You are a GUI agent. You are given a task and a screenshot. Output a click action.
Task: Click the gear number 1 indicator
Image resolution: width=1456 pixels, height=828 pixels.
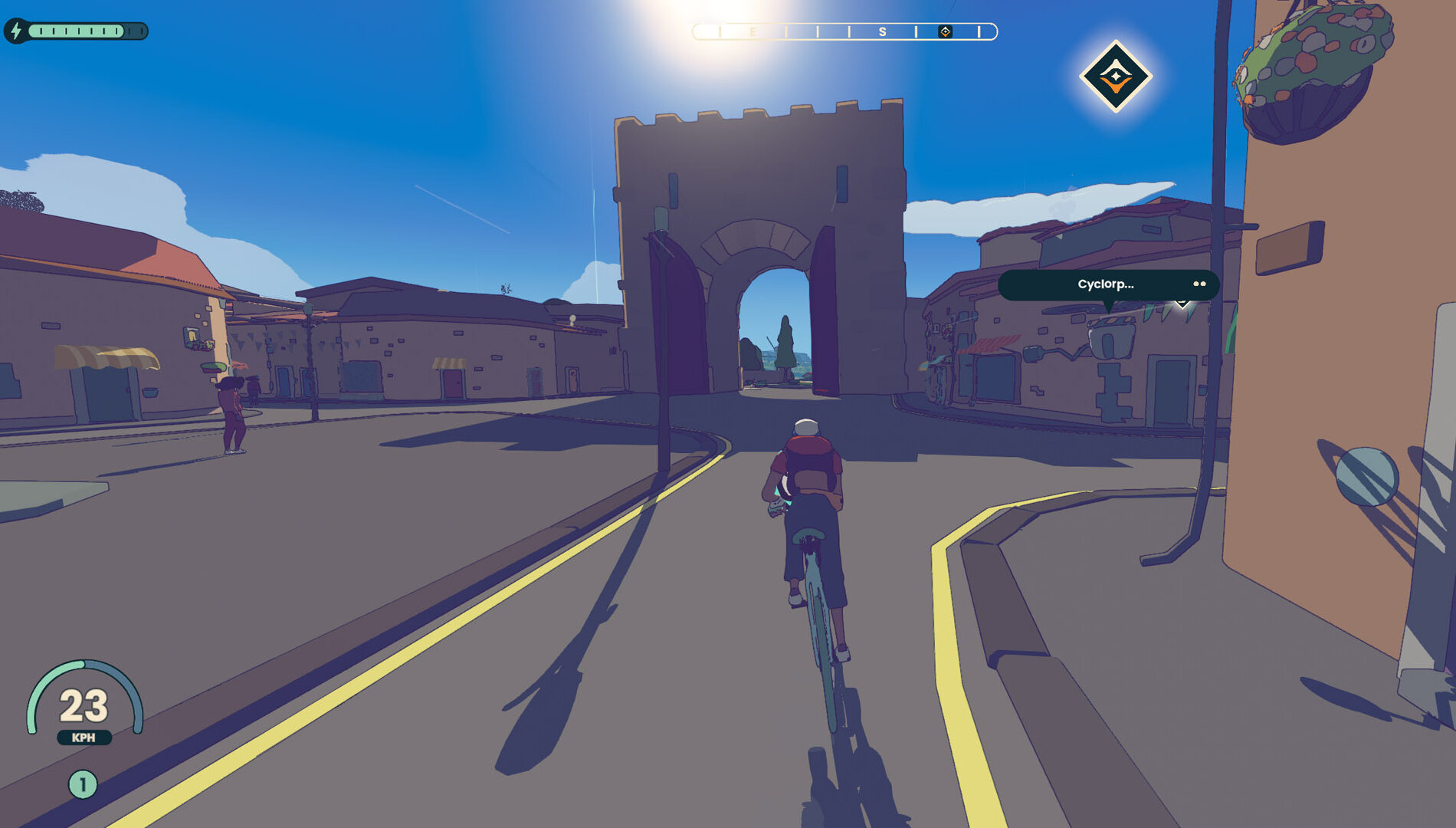click(83, 784)
